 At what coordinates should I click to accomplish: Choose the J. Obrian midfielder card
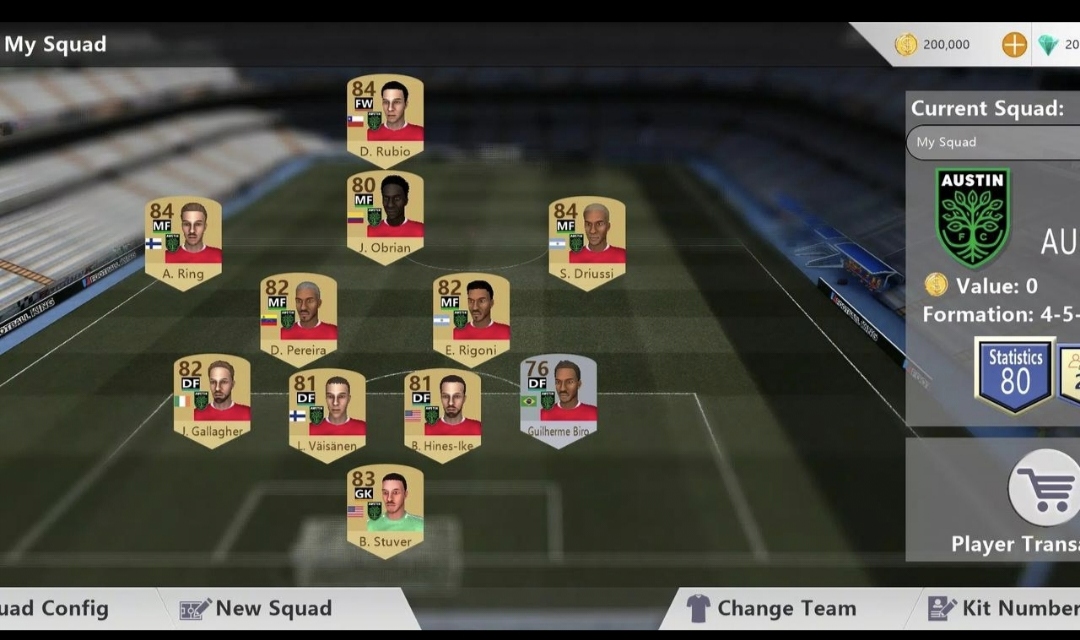(x=385, y=214)
